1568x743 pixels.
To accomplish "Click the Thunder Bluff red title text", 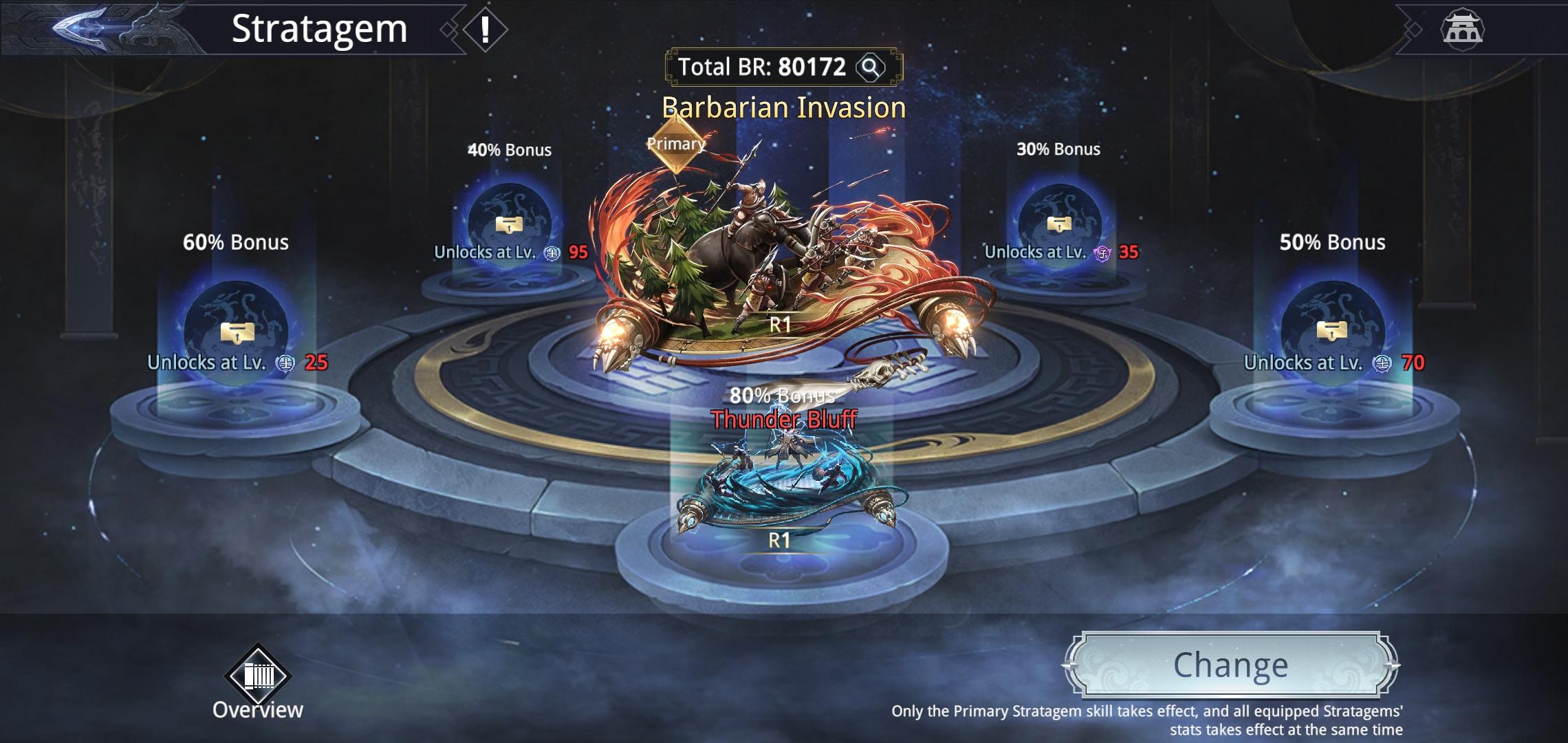I will 783,418.
